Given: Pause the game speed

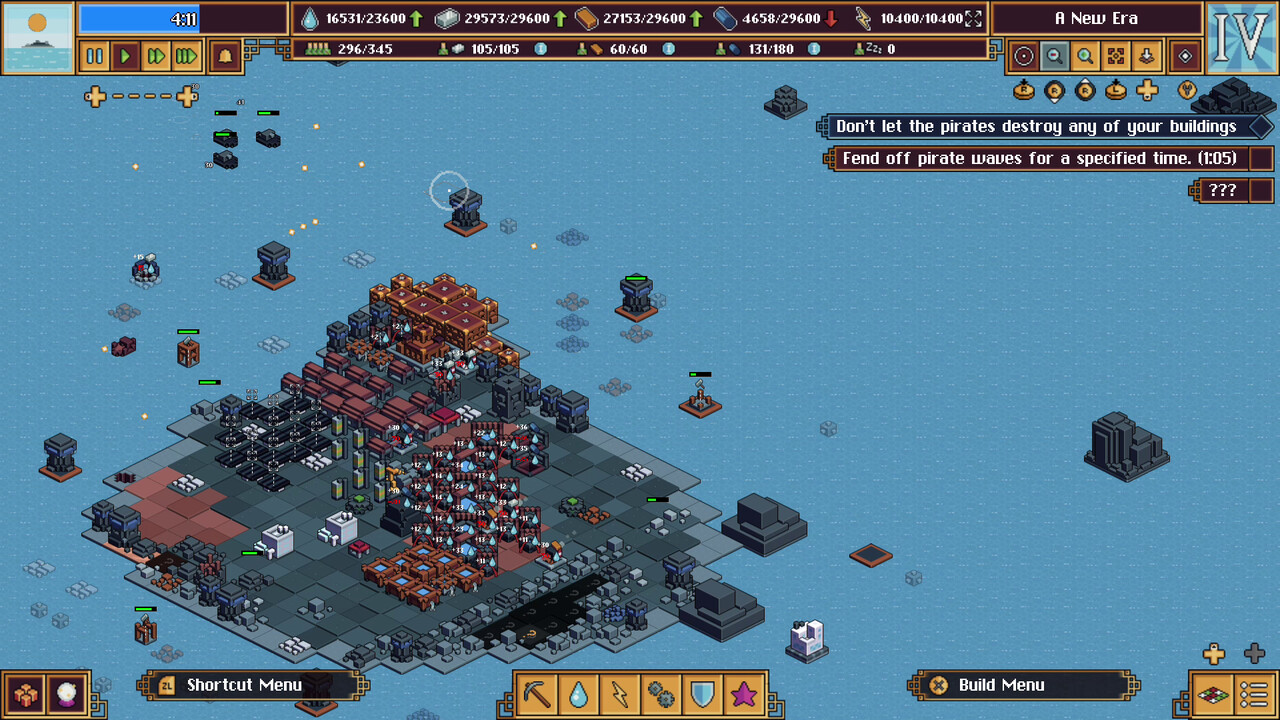Looking at the screenshot, I should (x=94, y=57).
